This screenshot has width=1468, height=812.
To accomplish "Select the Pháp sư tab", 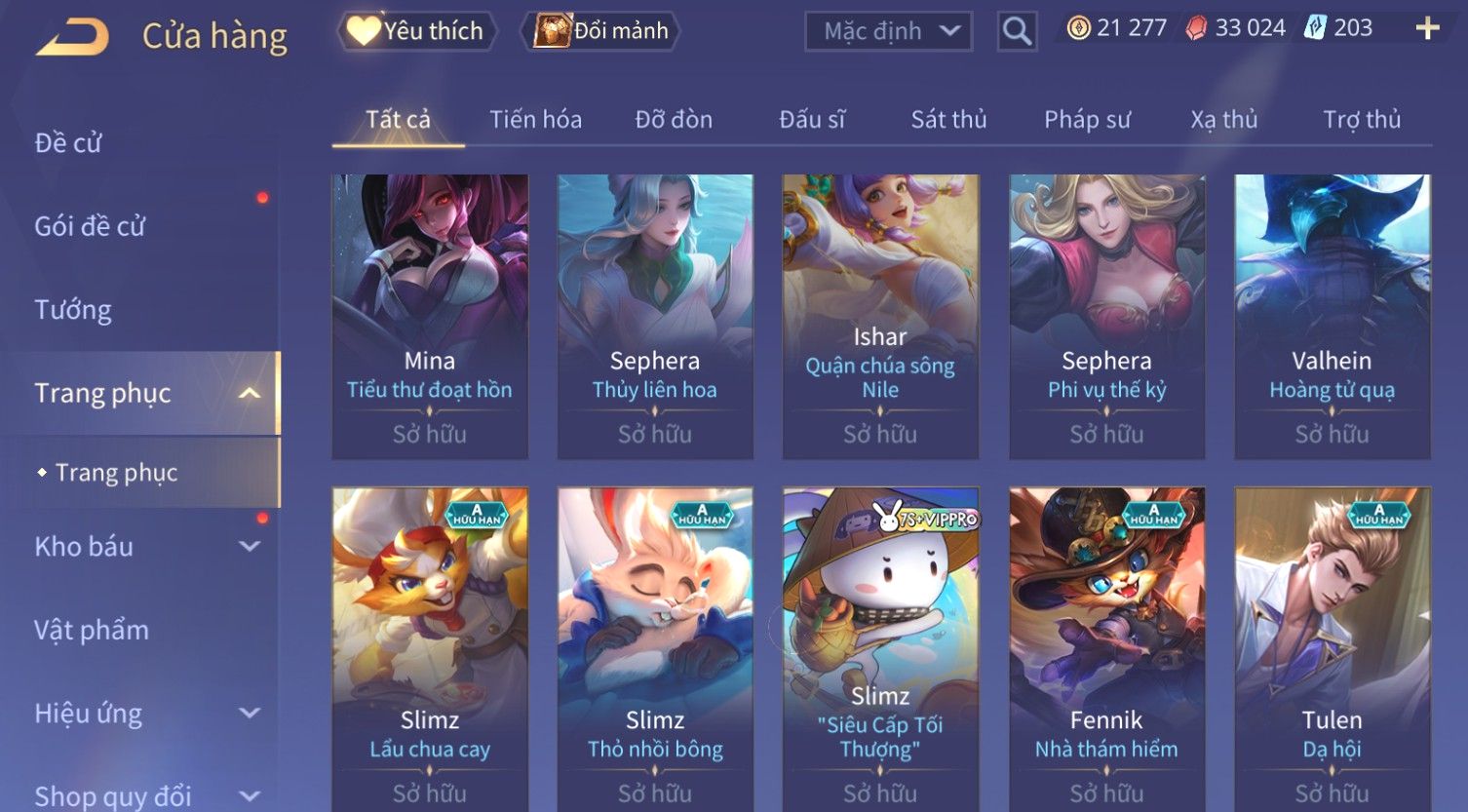I will [x=1087, y=120].
